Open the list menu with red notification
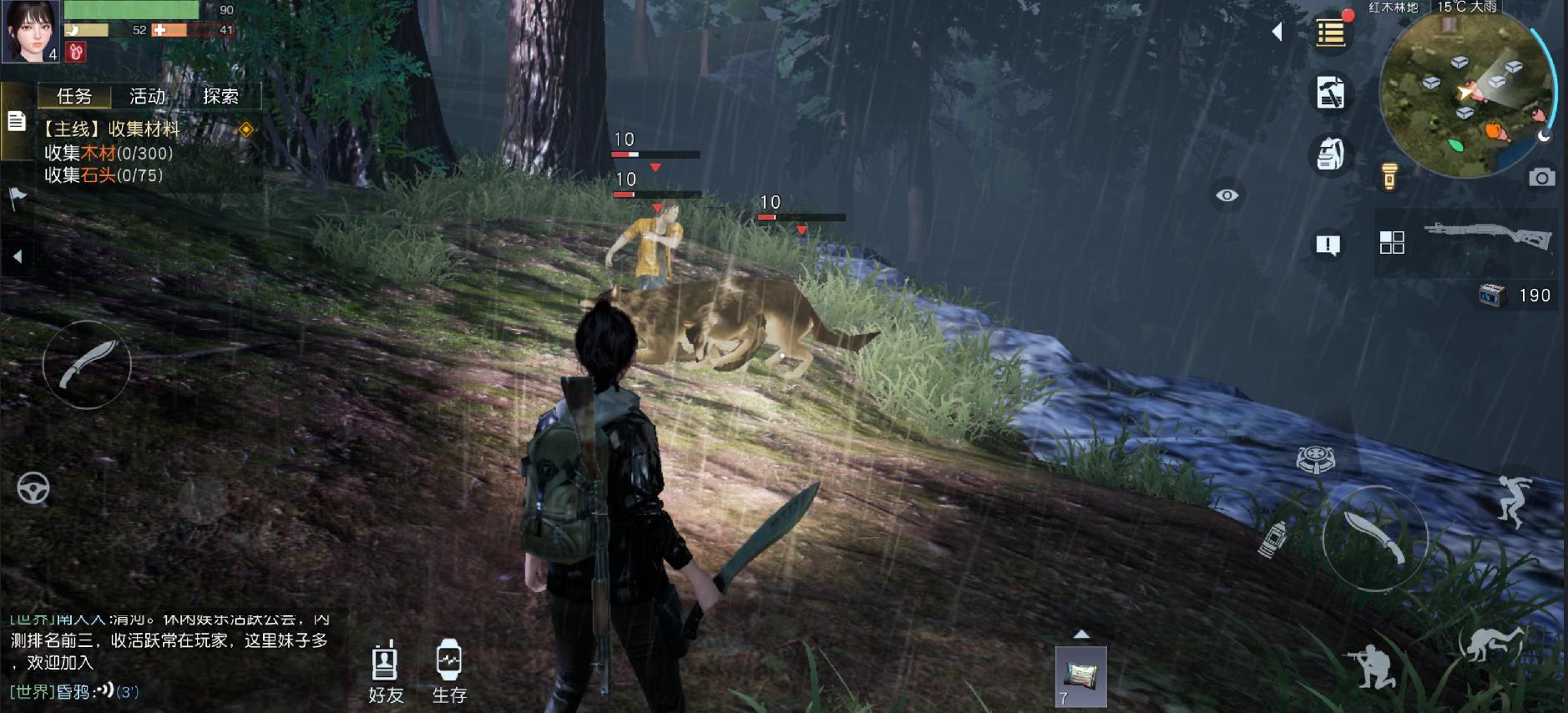1568x713 pixels. (x=1330, y=33)
